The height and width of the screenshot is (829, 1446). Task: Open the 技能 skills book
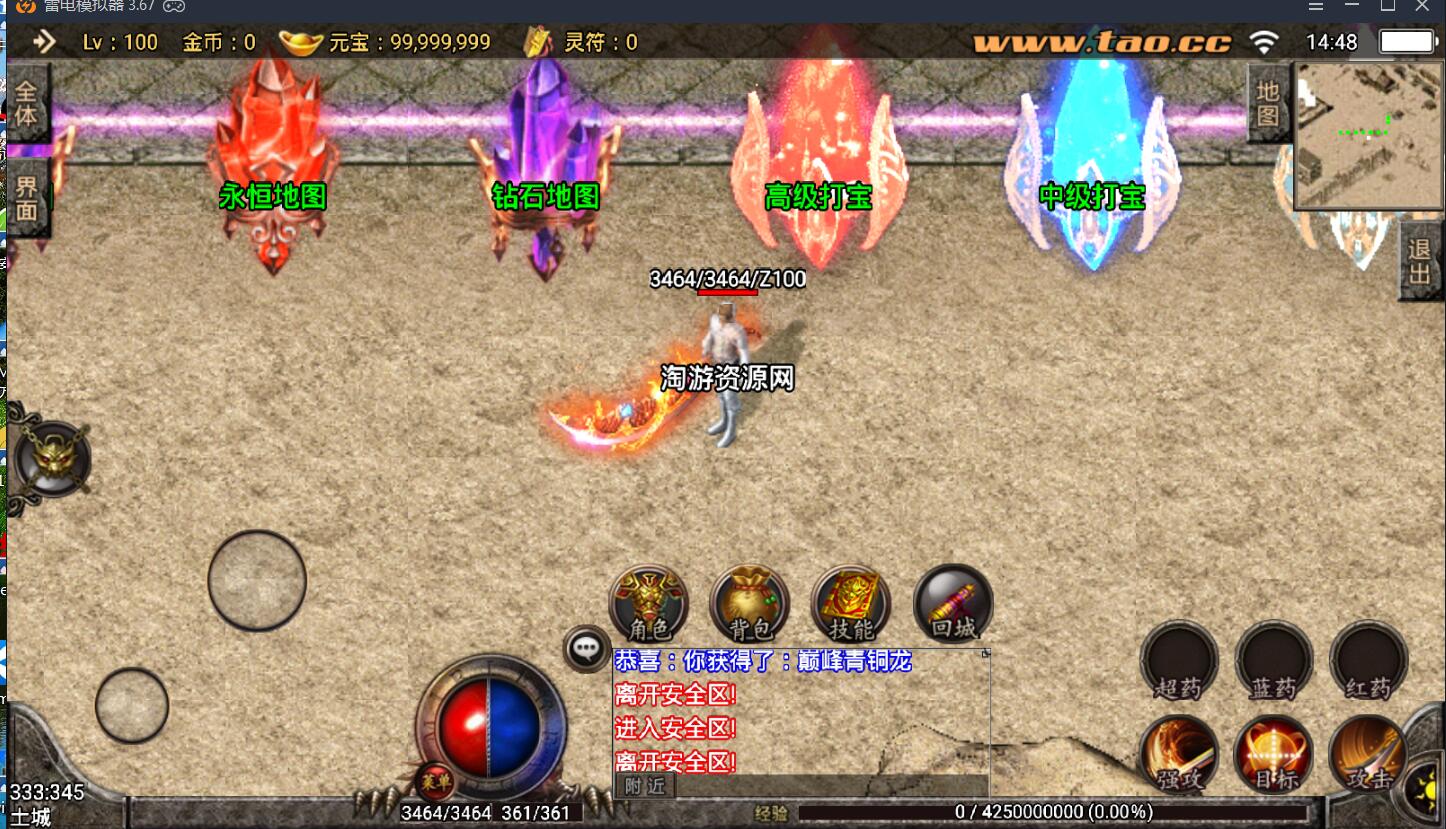(852, 603)
